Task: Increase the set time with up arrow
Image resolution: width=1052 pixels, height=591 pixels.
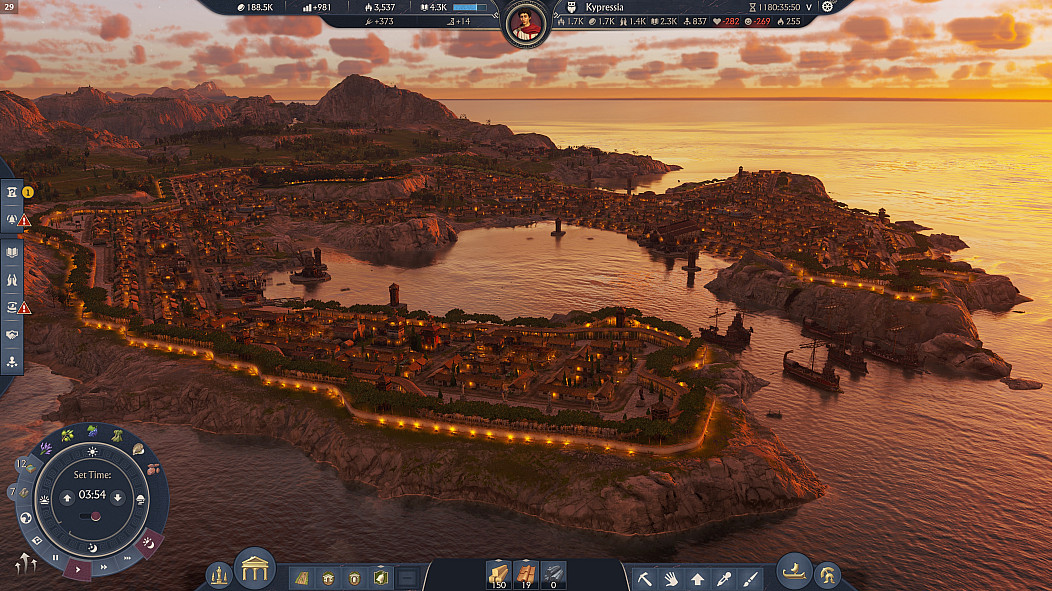Action: pos(67,497)
